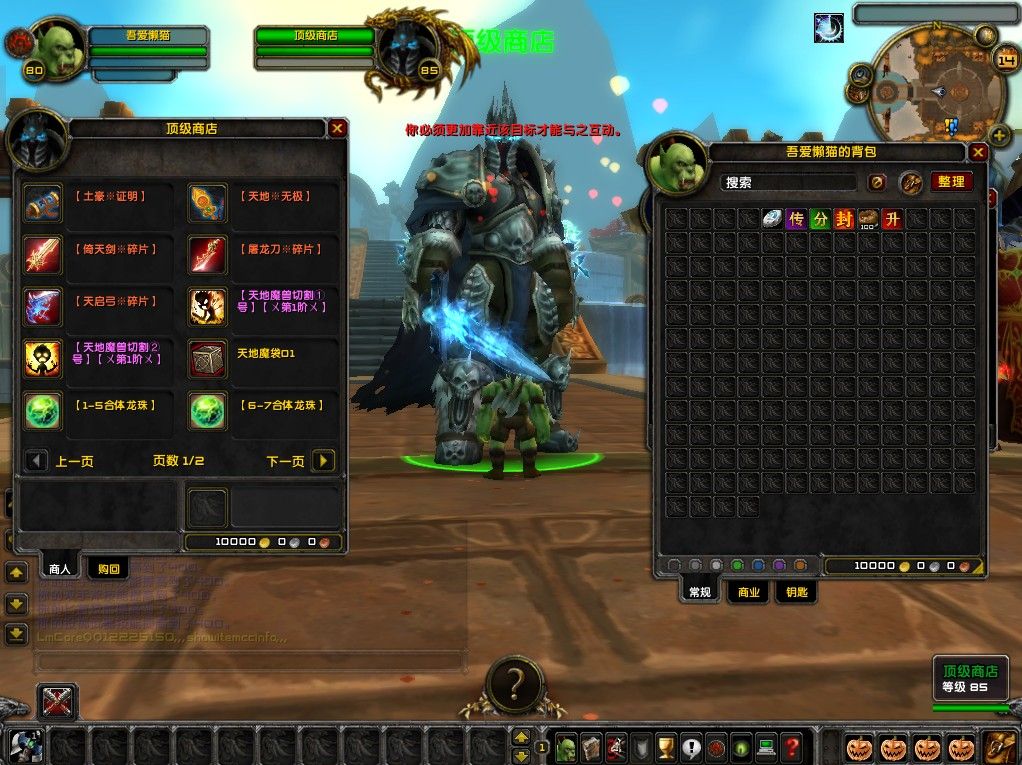Screen dimensions: 1022x765
Task: Select the 天地魔袋01 crate item
Action: click(x=208, y=359)
